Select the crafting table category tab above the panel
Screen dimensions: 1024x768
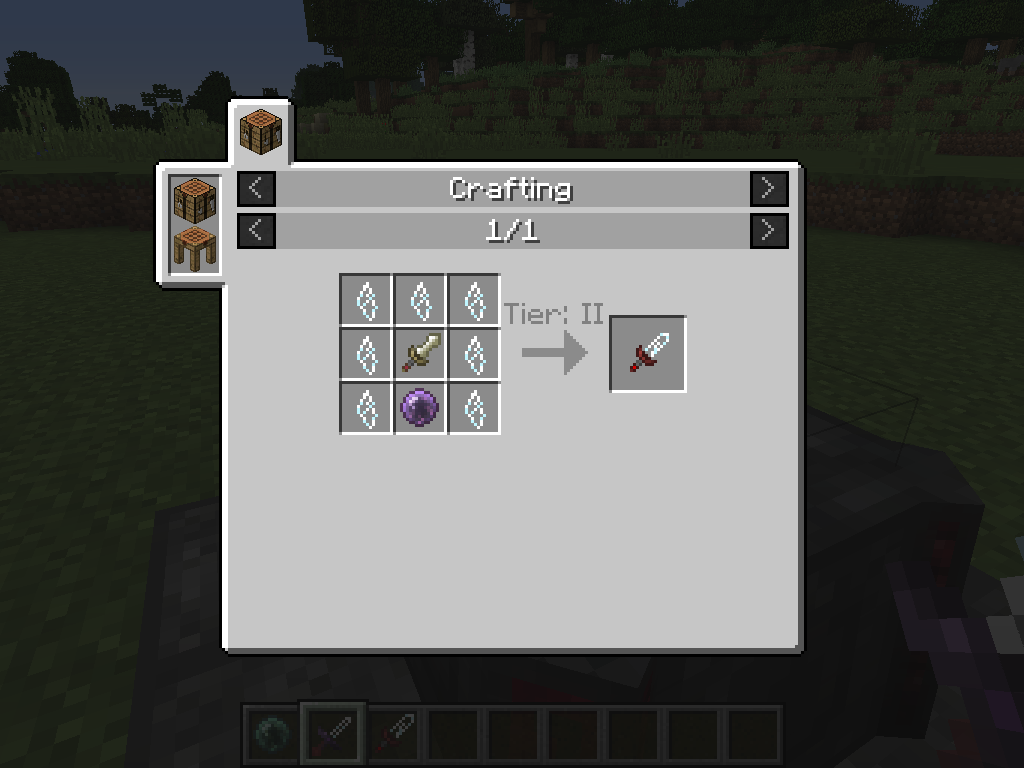[x=261, y=132]
